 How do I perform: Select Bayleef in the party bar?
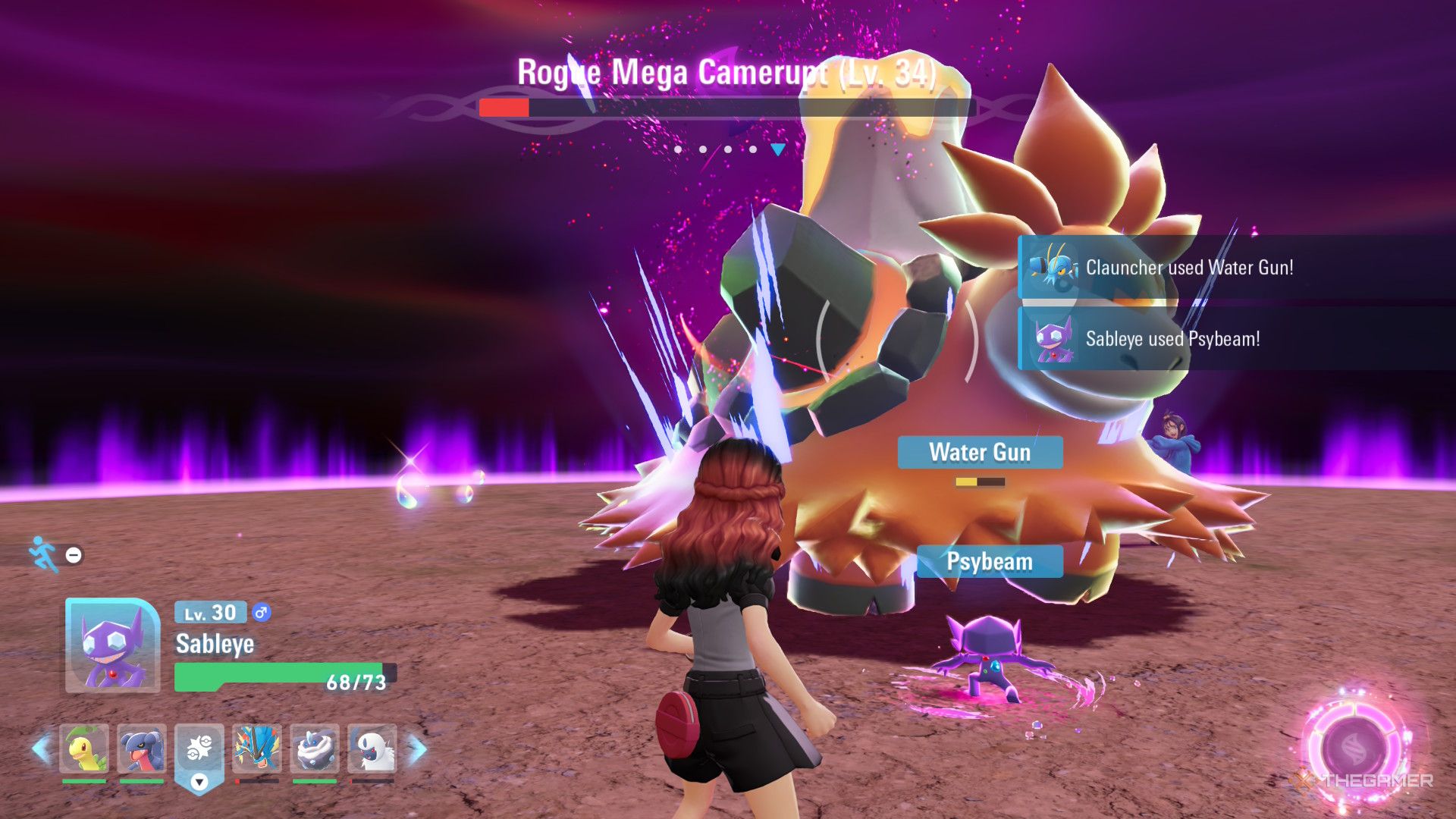[x=84, y=748]
